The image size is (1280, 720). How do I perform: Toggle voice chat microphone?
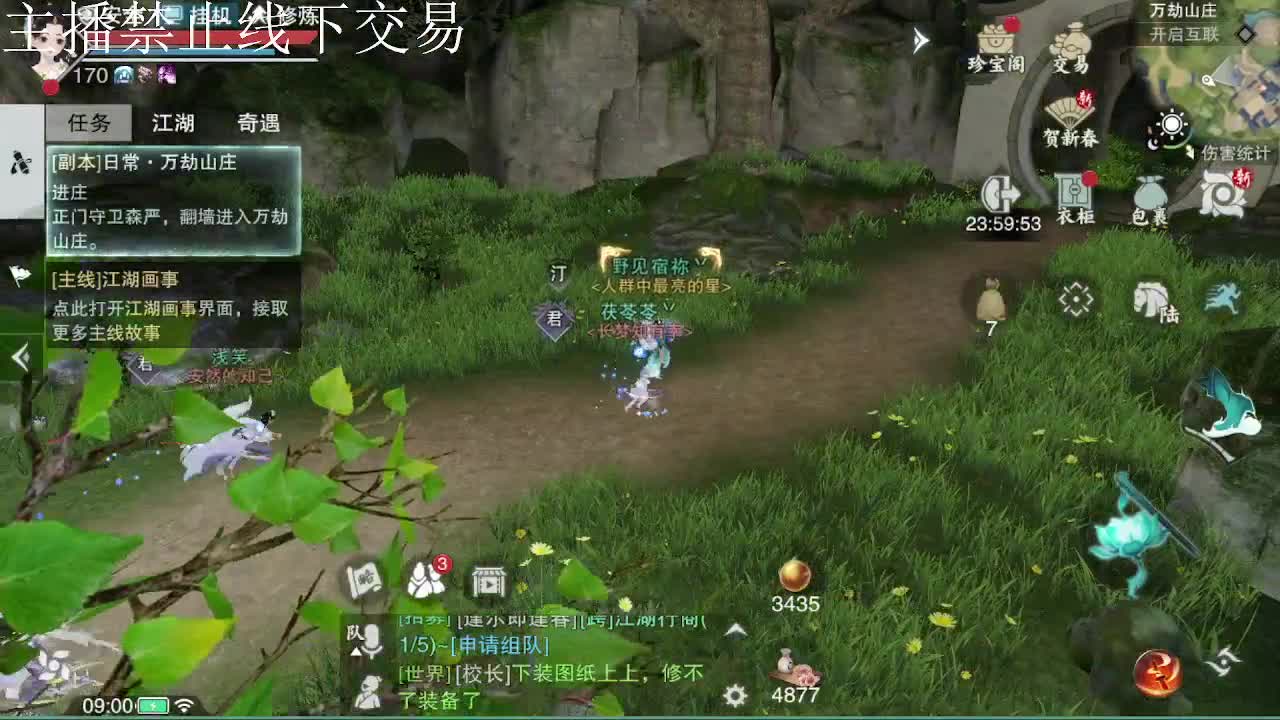[371, 641]
